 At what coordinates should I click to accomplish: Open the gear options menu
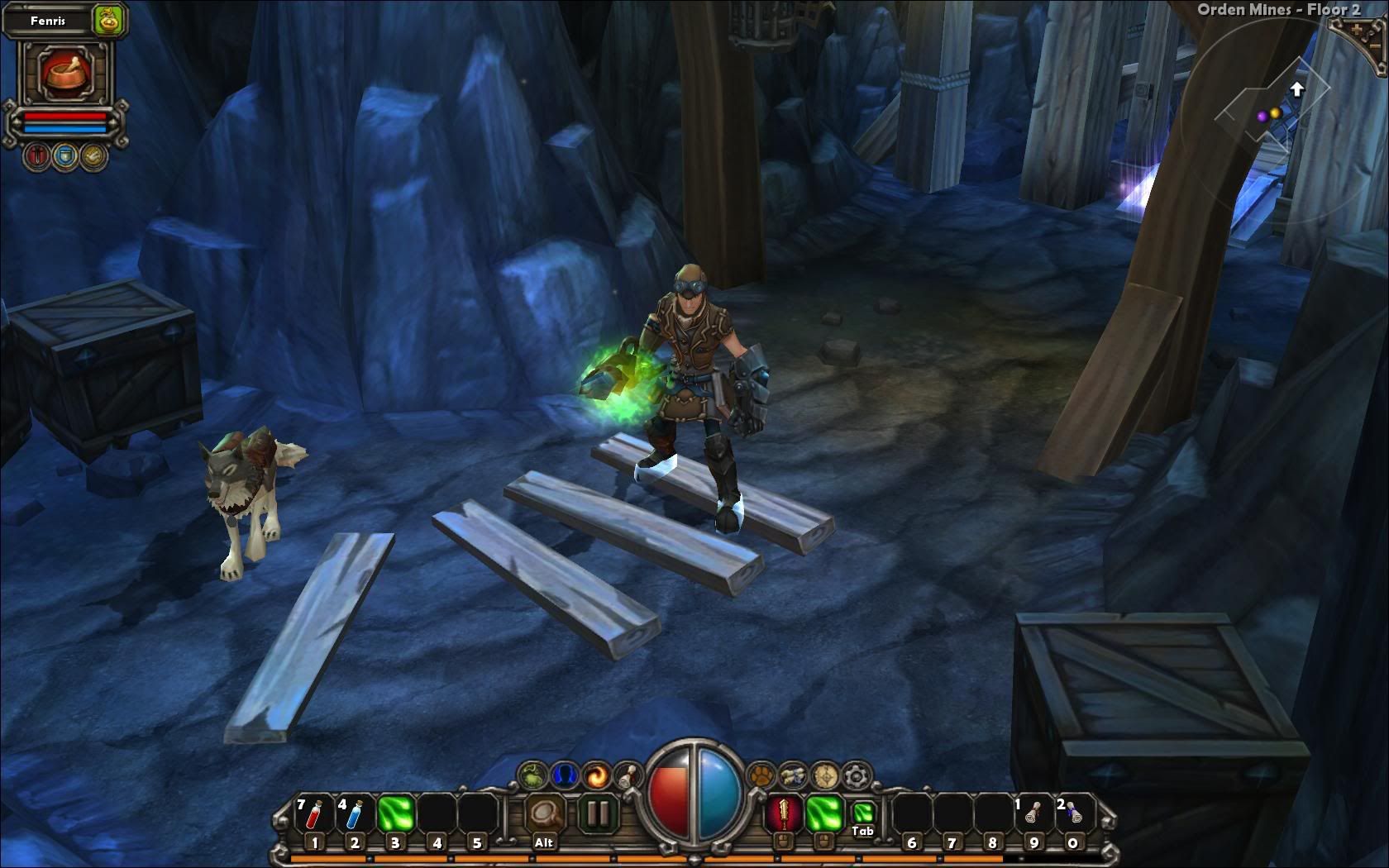(x=856, y=775)
